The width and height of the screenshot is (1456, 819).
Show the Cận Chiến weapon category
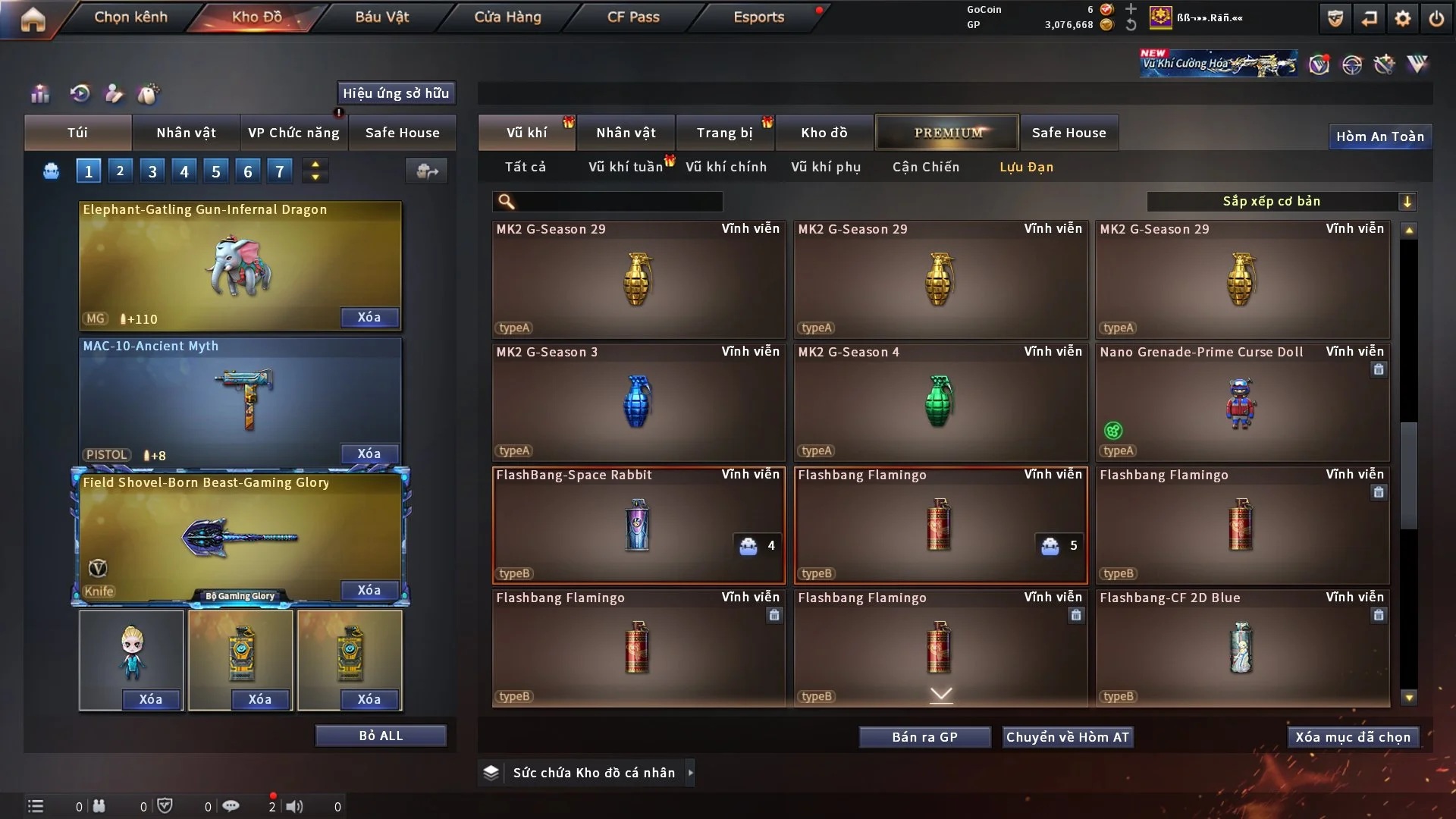[925, 167]
